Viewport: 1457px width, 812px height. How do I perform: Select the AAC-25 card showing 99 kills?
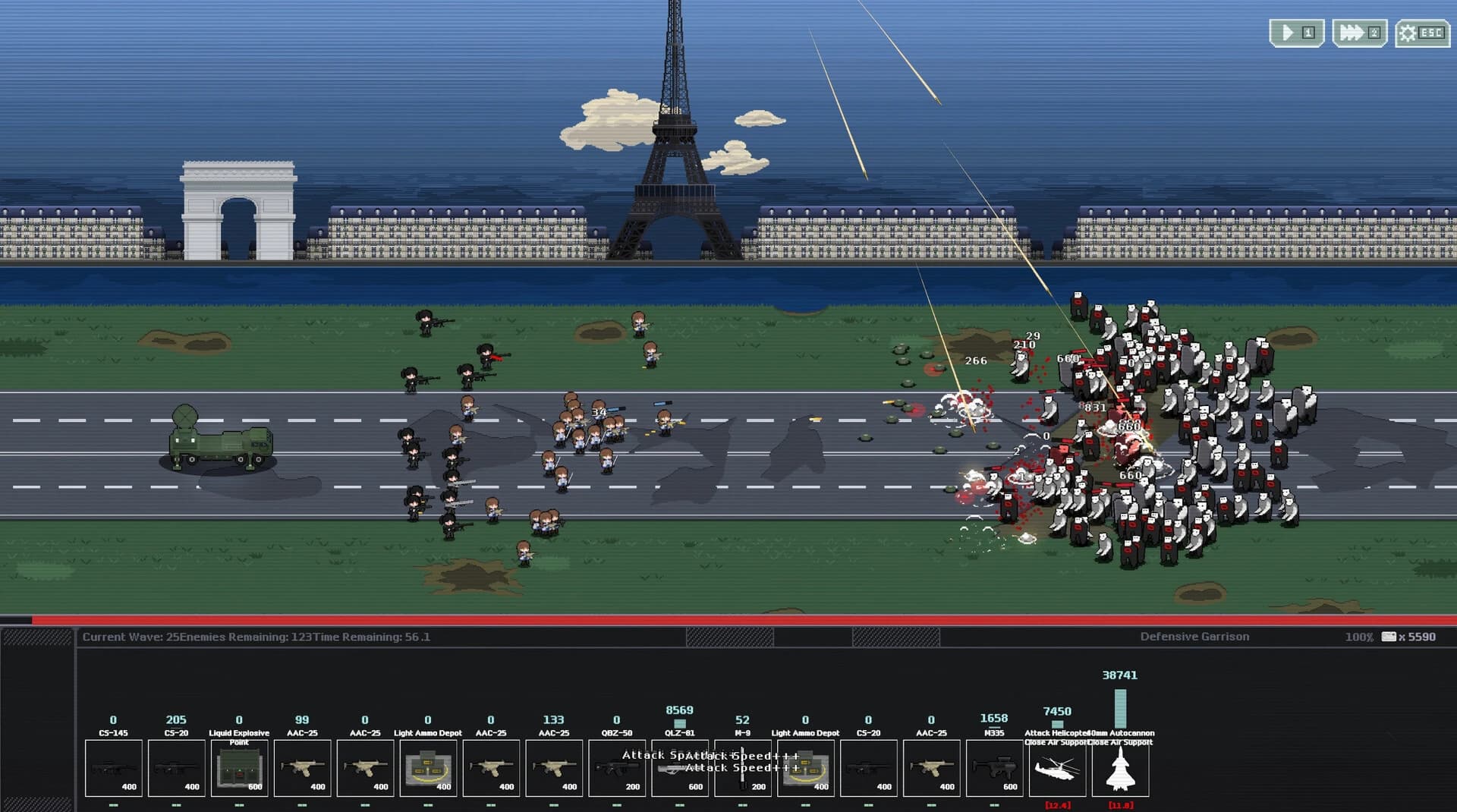tap(303, 768)
